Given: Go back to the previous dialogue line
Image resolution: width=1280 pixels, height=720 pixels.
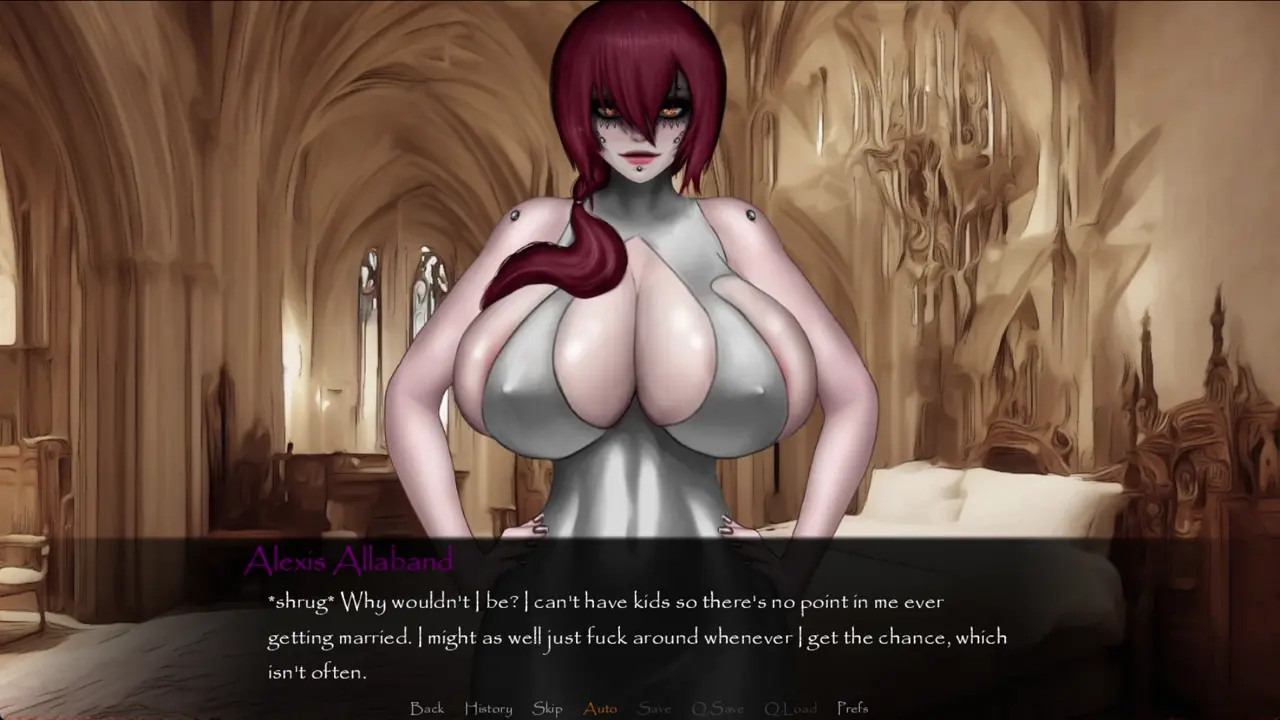Looking at the screenshot, I should point(427,708).
